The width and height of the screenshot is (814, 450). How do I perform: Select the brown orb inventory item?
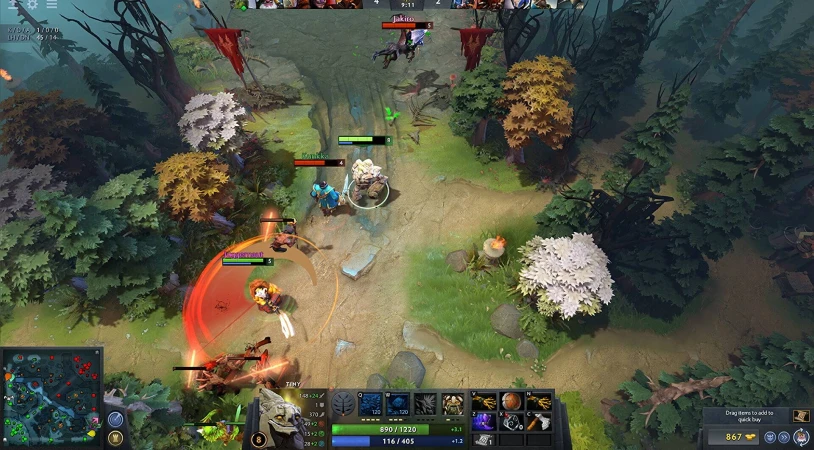click(x=511, y=402)
